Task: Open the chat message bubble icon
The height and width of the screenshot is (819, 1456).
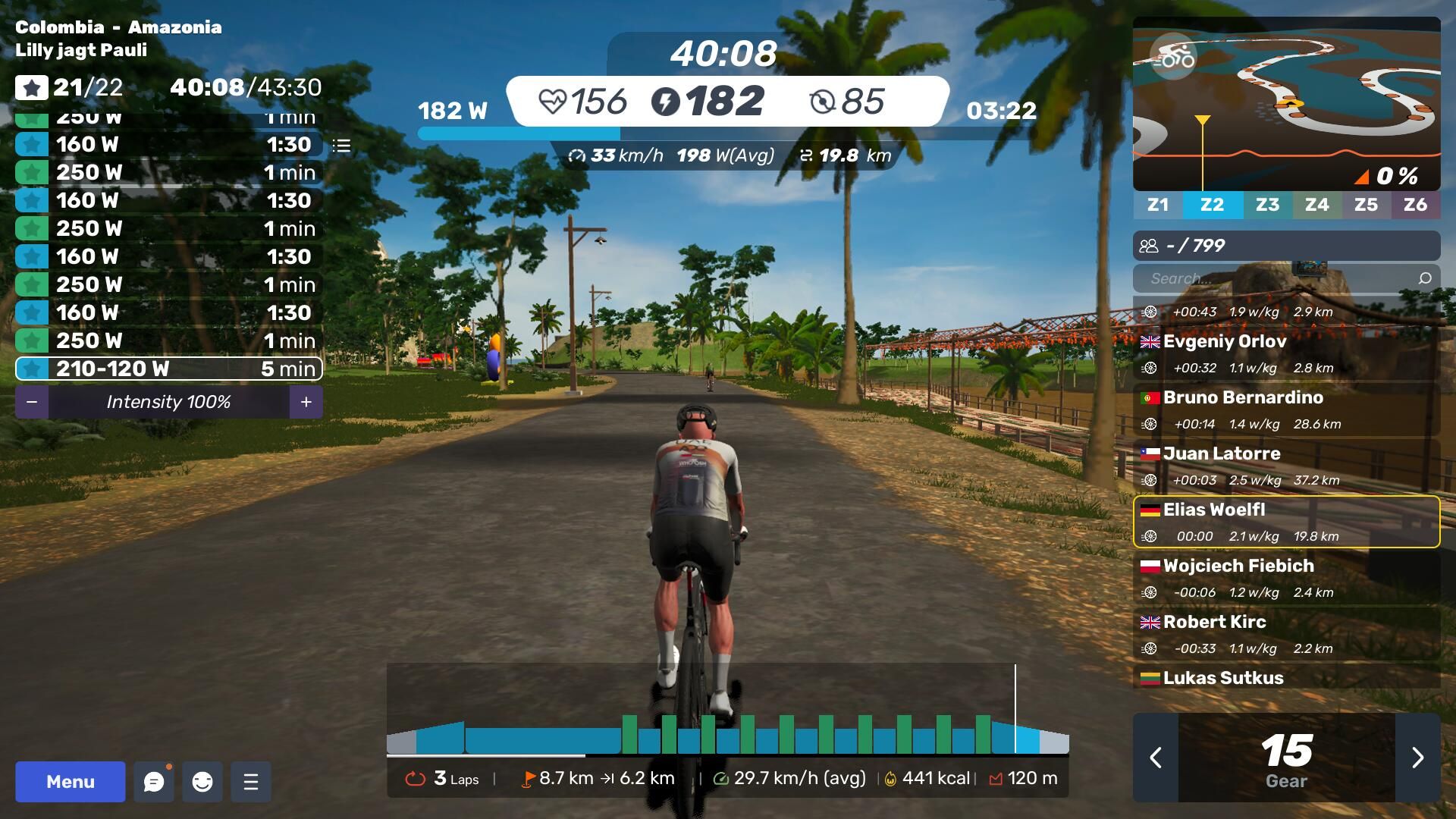Action: click(x=154, y=782)
